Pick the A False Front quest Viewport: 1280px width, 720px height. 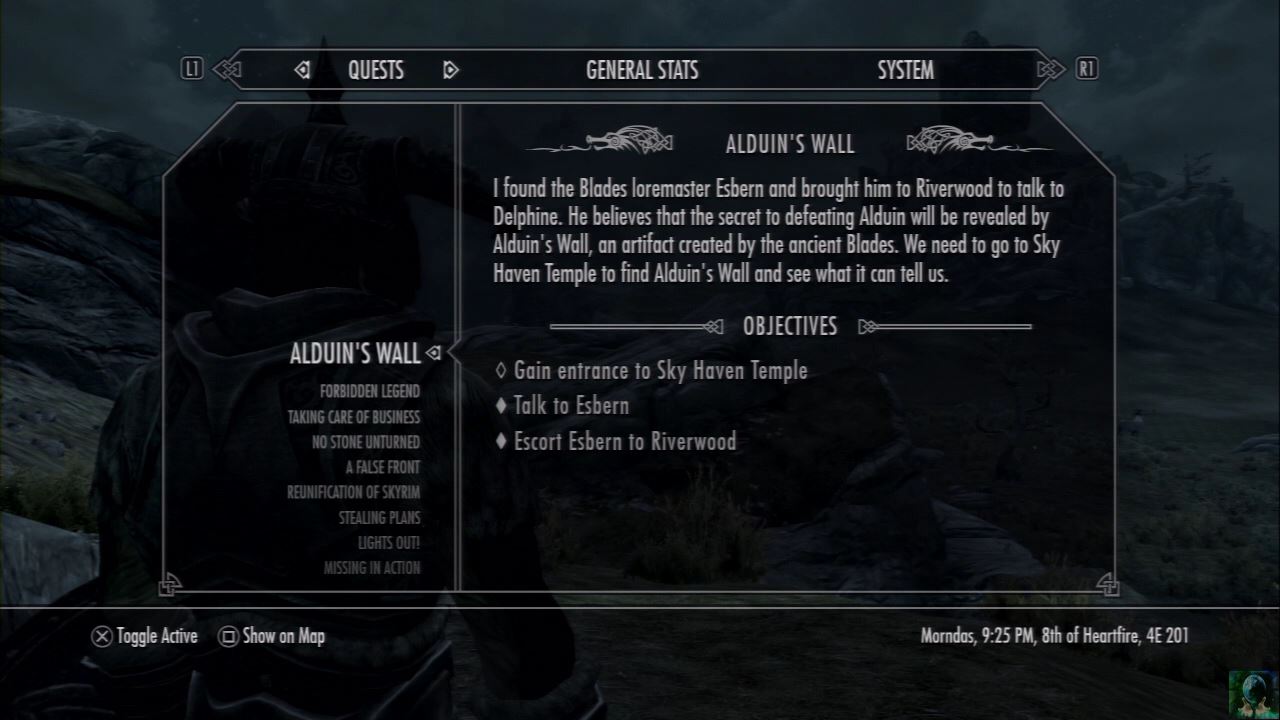point(382,467)
